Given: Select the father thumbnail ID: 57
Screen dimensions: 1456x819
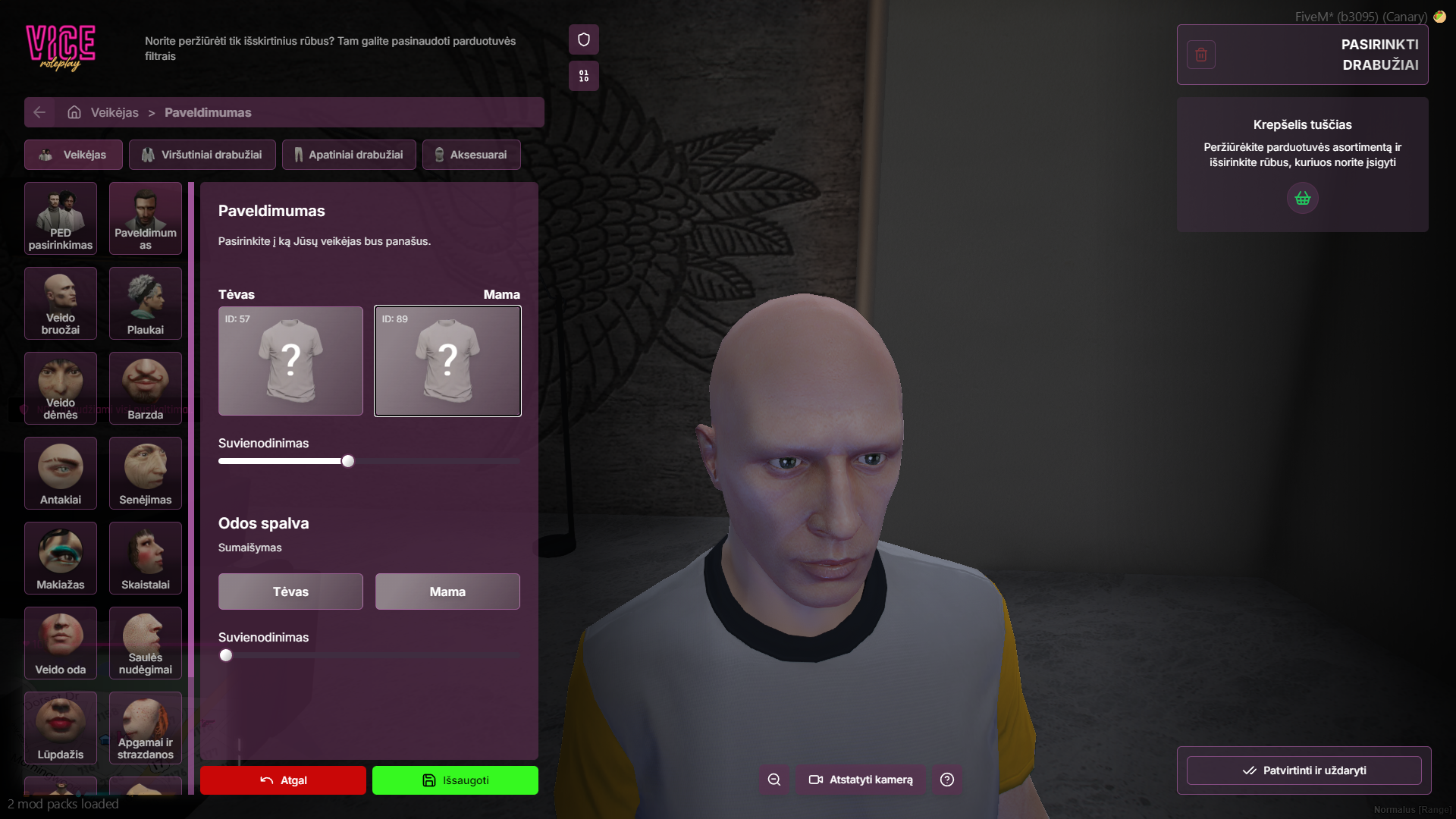Looking at the screenshot, I should point(290,361).
